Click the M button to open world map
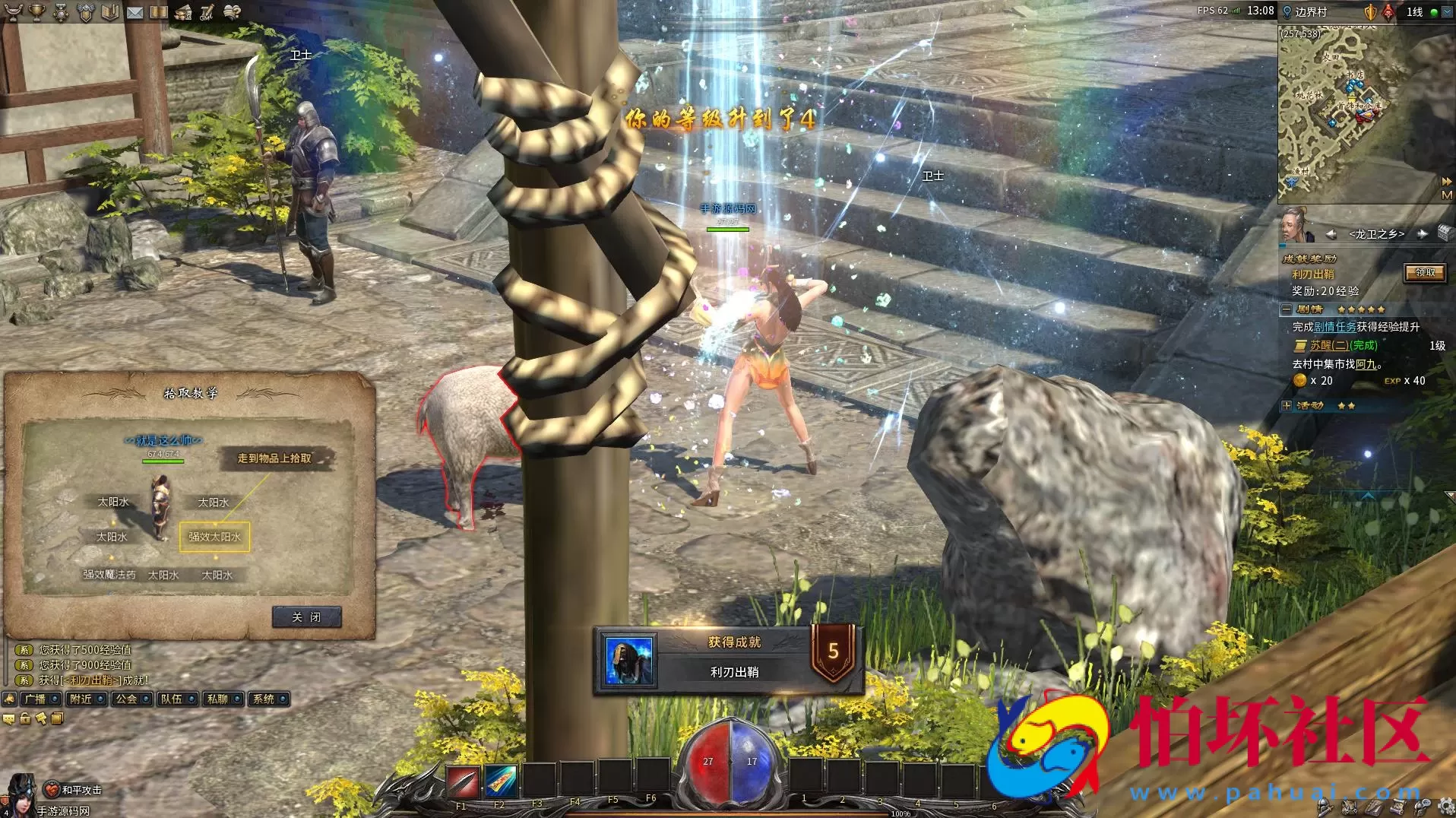 (x=1446, y=195)
